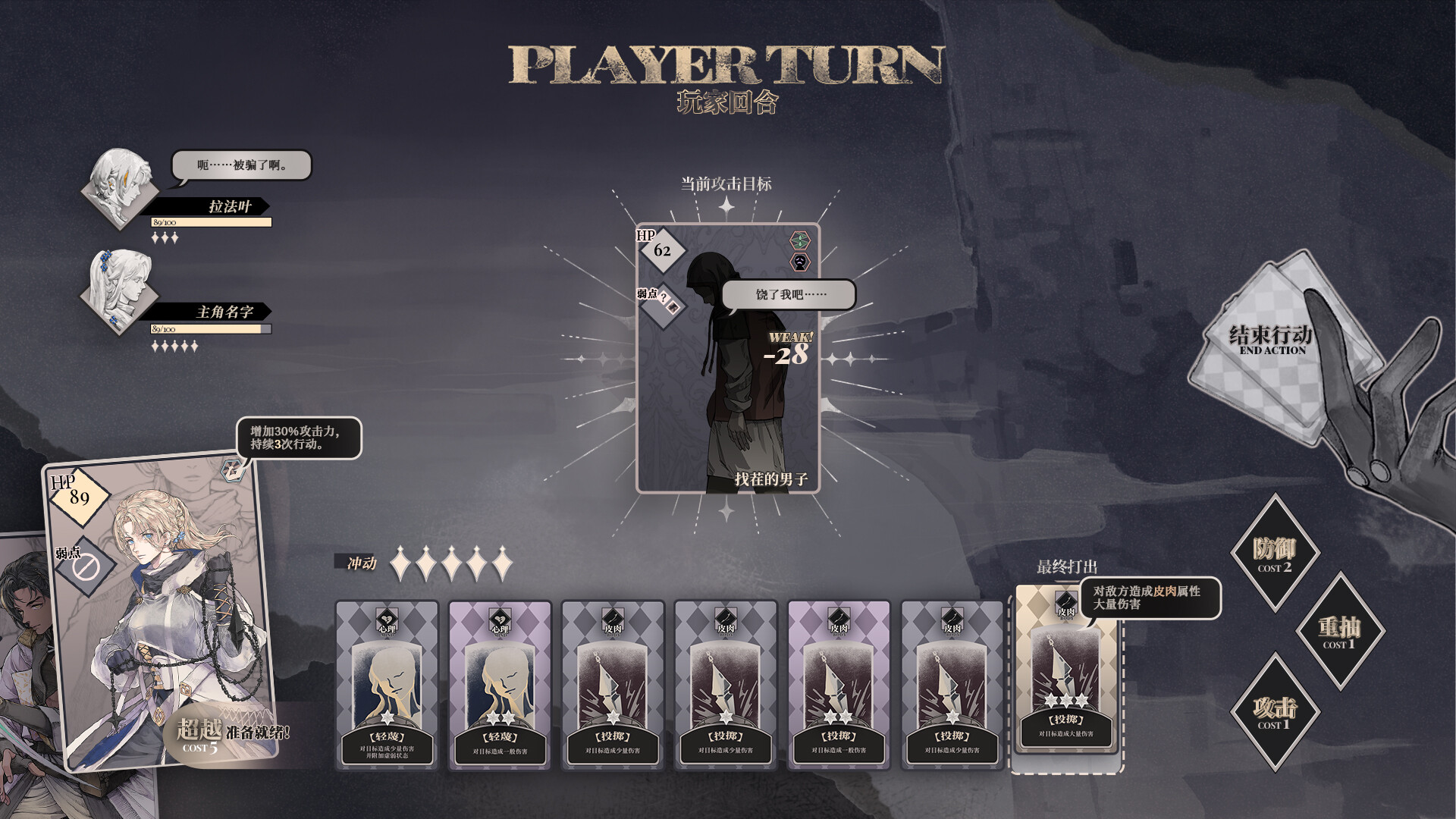Click the 弱点 question-mark badge on 找茬的男子
The width and height of the screenshot is (1456, 819).
(664, 297)
